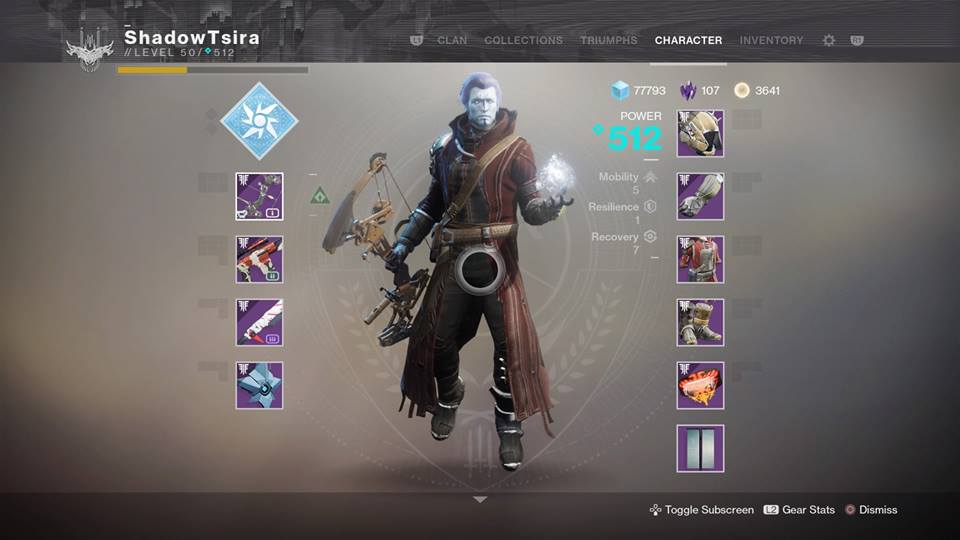Click the green triangle modifier icon

(320, 195)
